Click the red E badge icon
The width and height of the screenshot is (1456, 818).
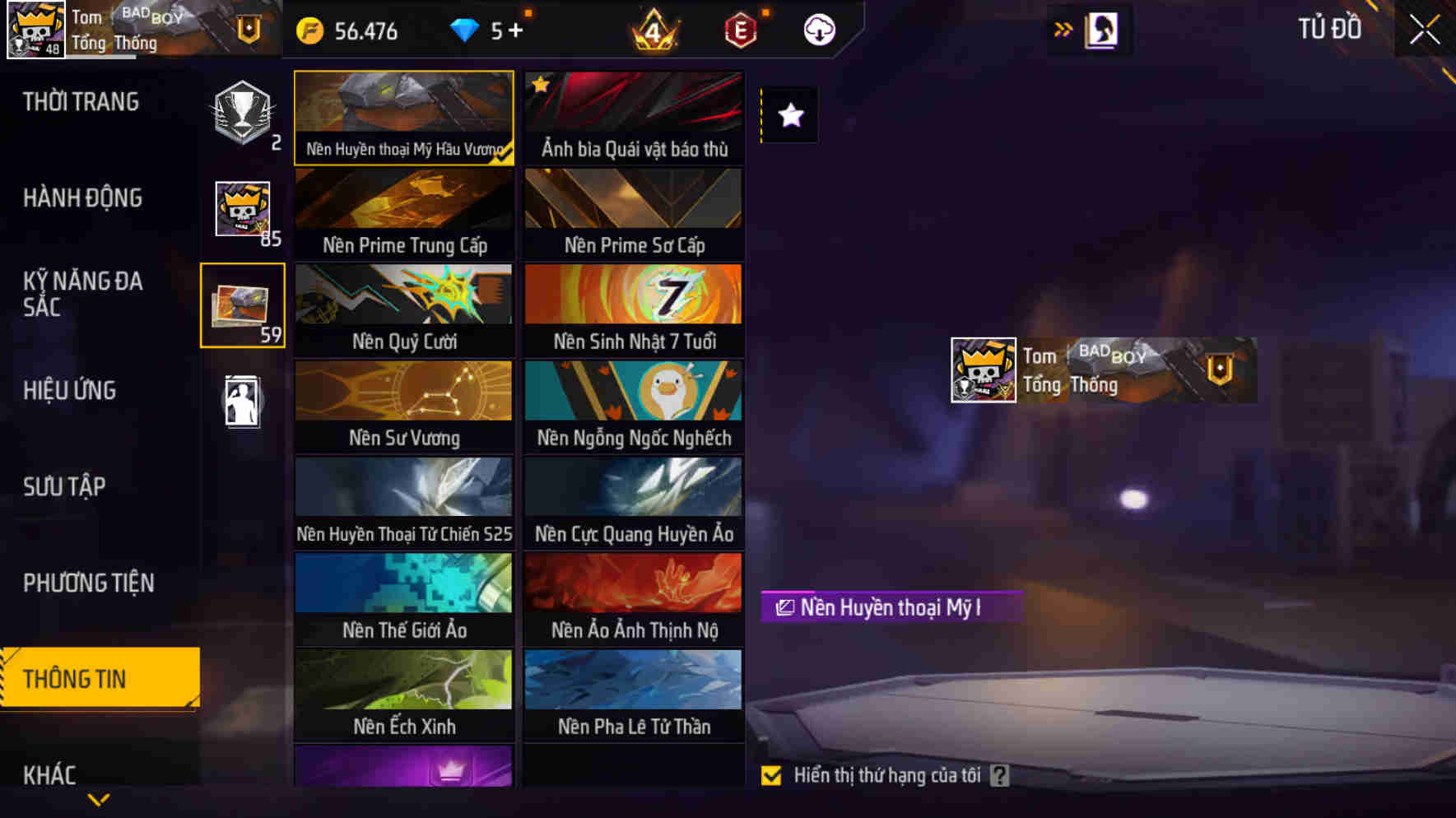click(x=740, y=31)
